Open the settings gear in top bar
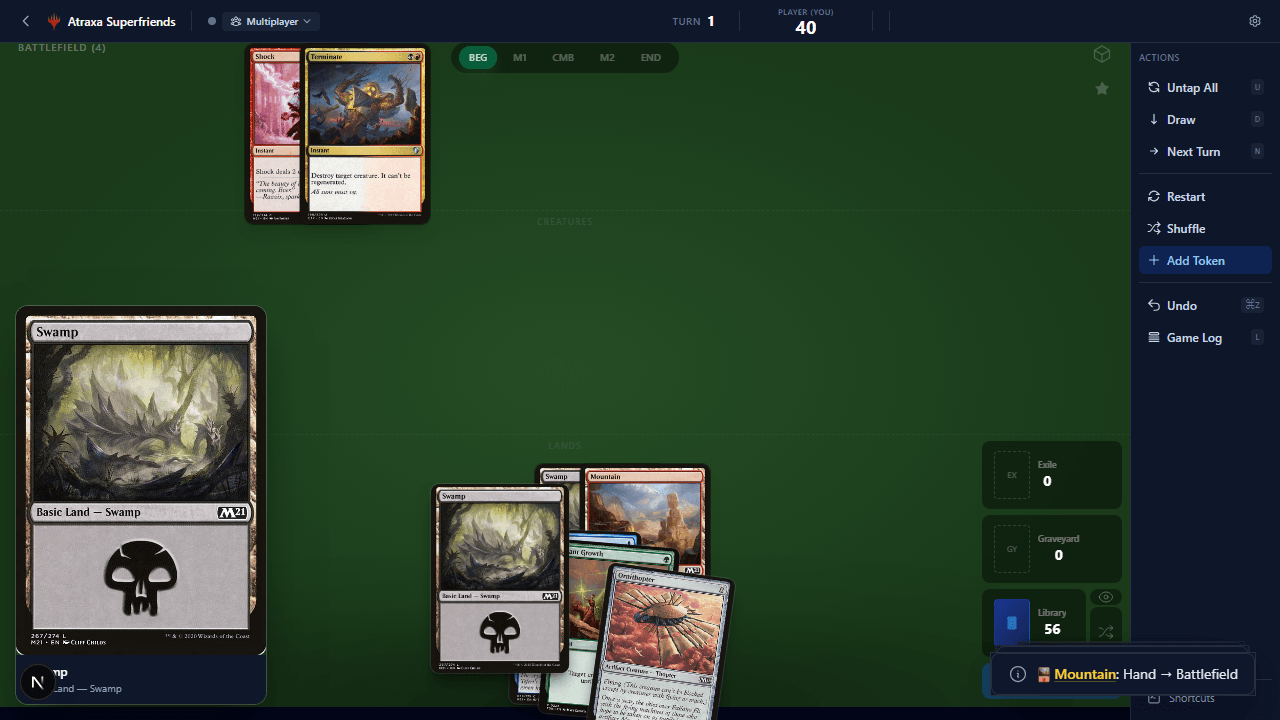This screenshot has height=720, width=1280. coord(1254,21)
